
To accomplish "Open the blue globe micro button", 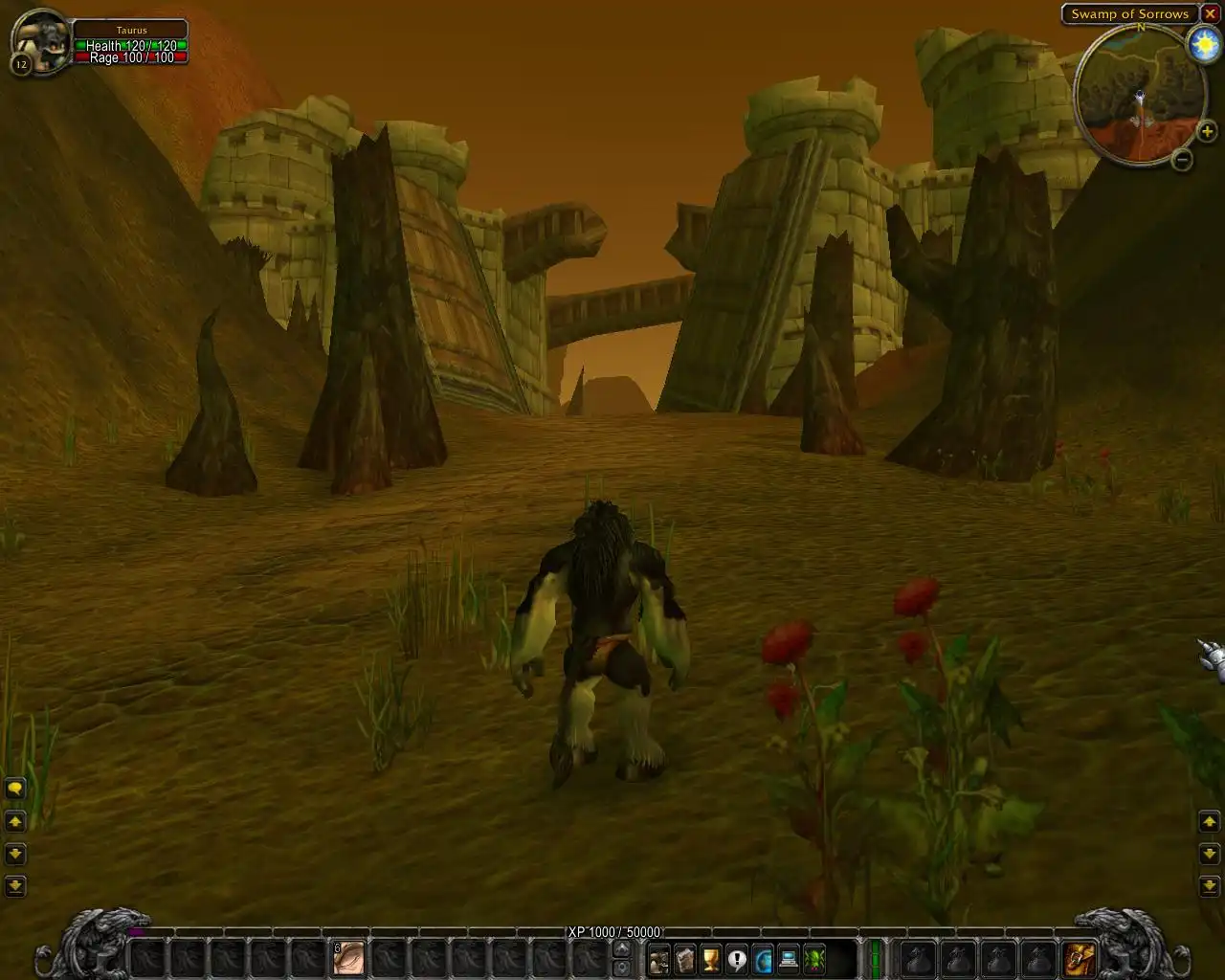I will [763, 958].
